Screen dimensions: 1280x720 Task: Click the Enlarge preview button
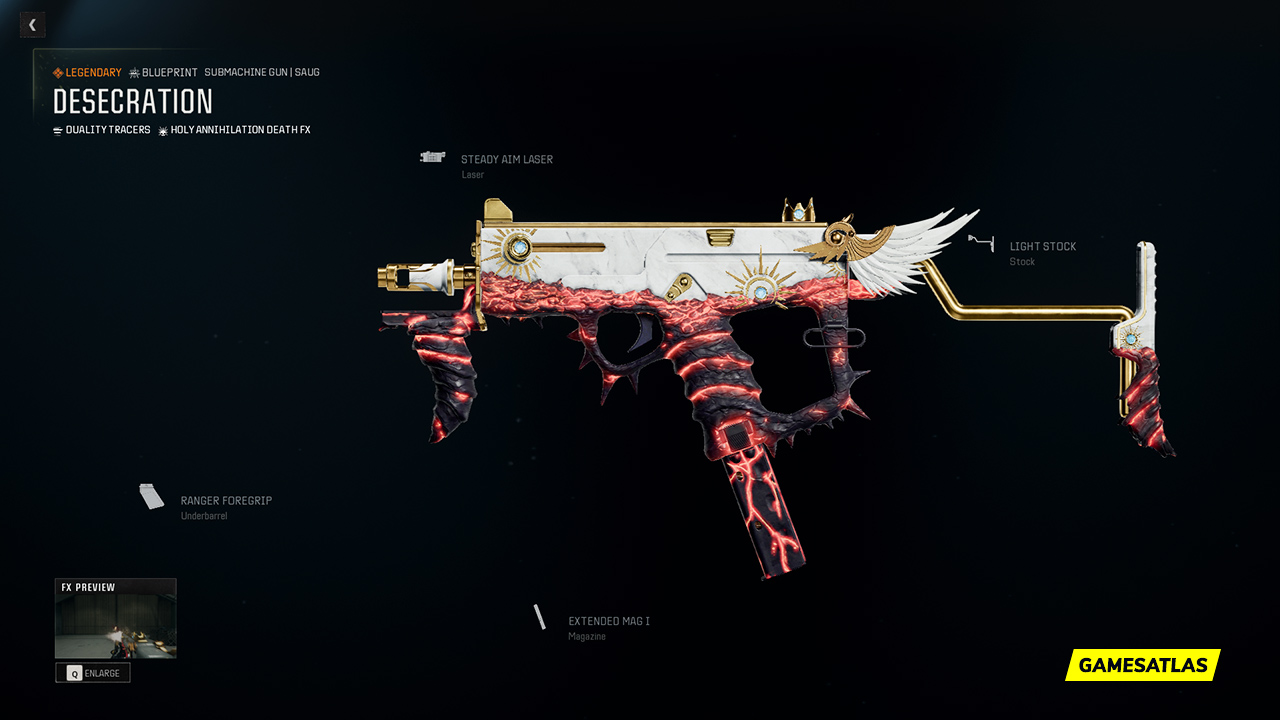[x=93, y=673]
